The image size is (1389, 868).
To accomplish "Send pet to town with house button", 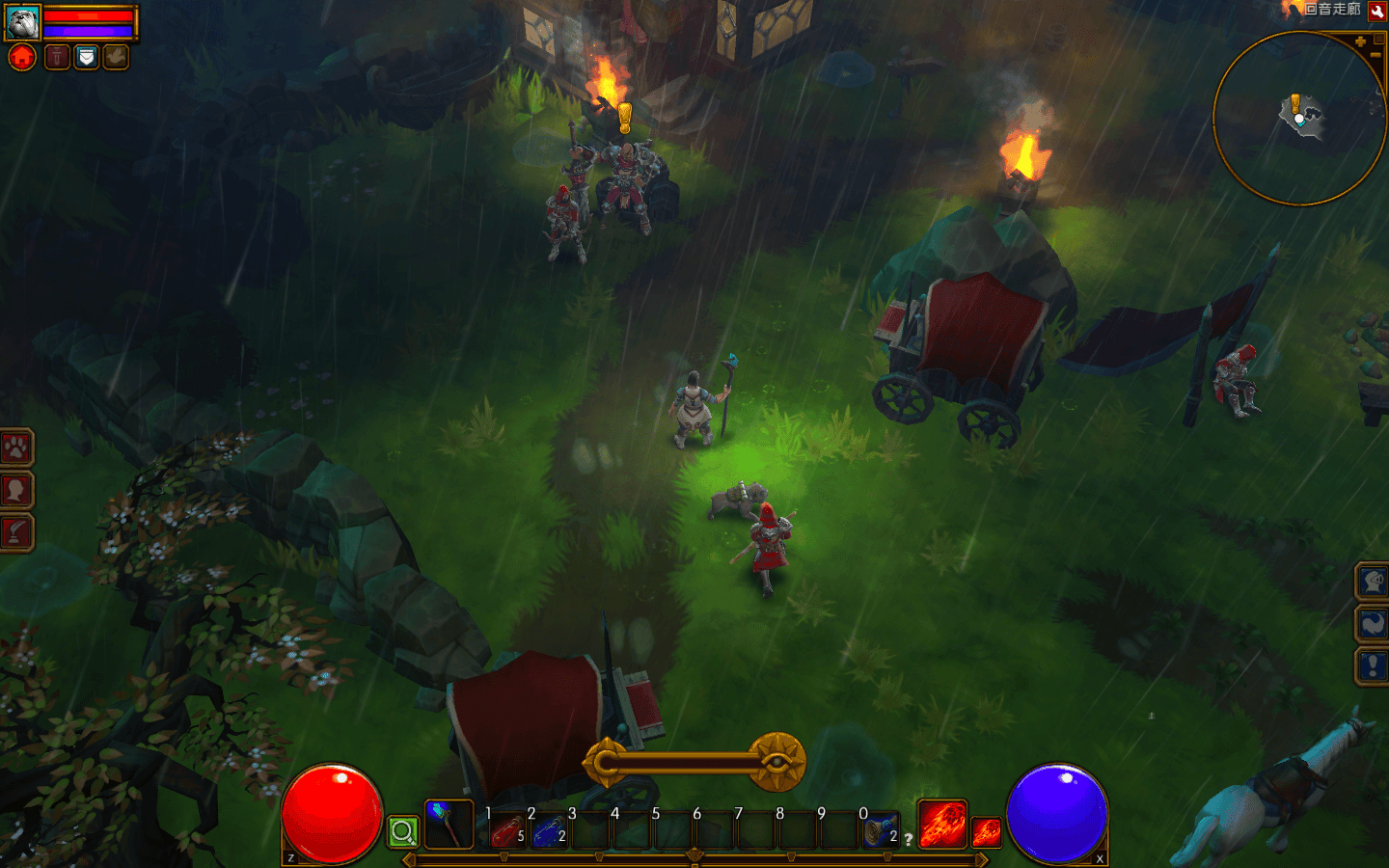I will point(22,58).
